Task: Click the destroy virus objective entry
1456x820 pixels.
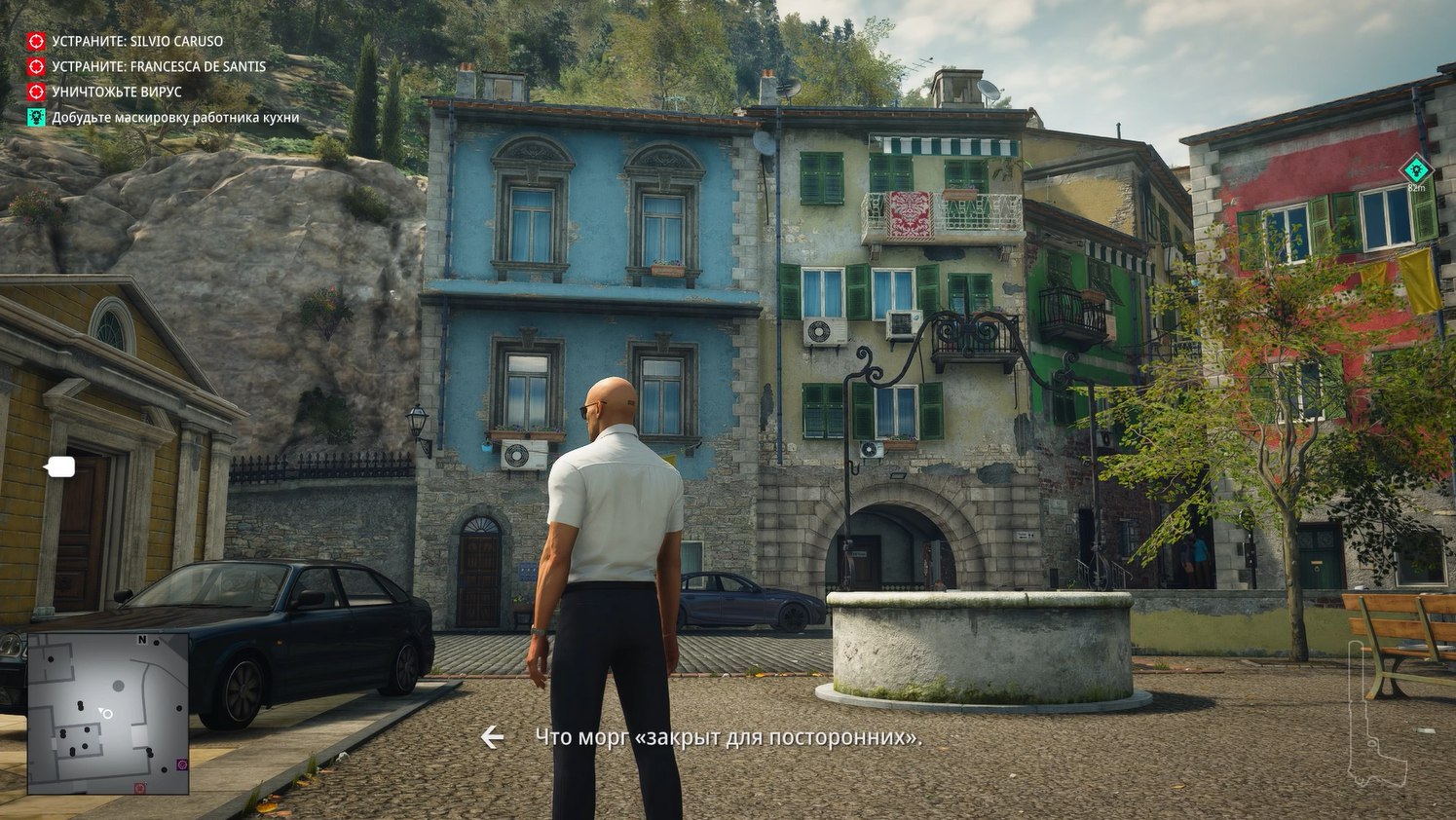Action: [x=116, y=92]
